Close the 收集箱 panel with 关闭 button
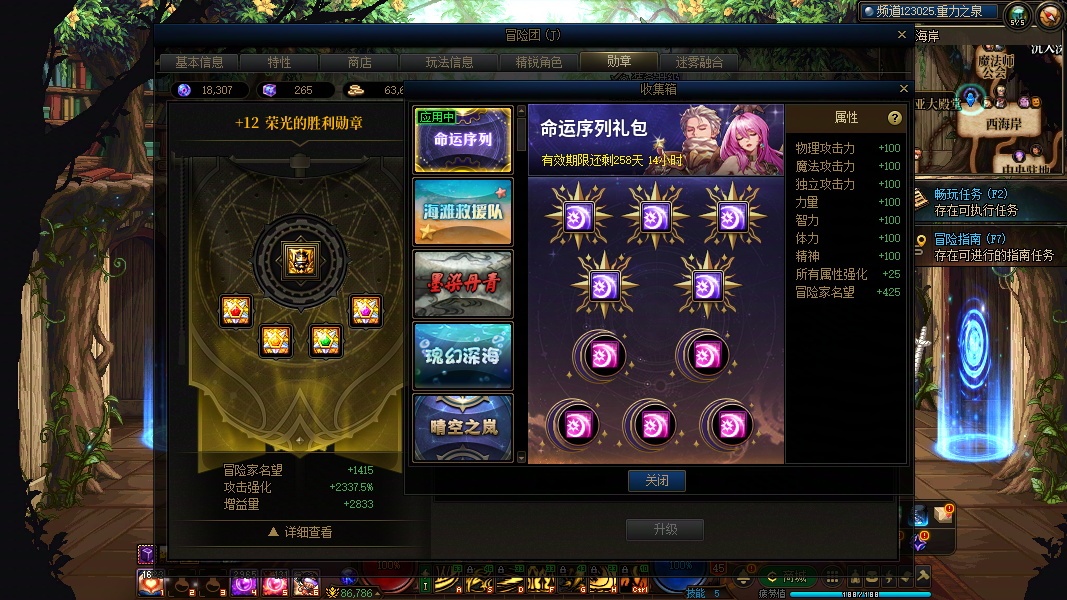 coord(656,481)
